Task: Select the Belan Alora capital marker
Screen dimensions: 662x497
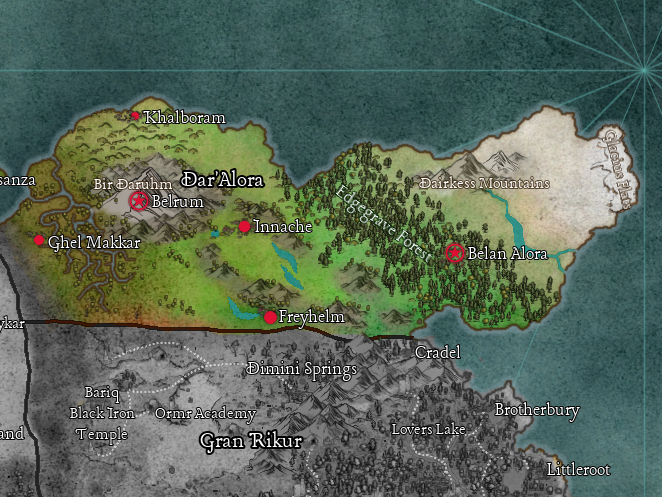Action: [x=455, y=252]
